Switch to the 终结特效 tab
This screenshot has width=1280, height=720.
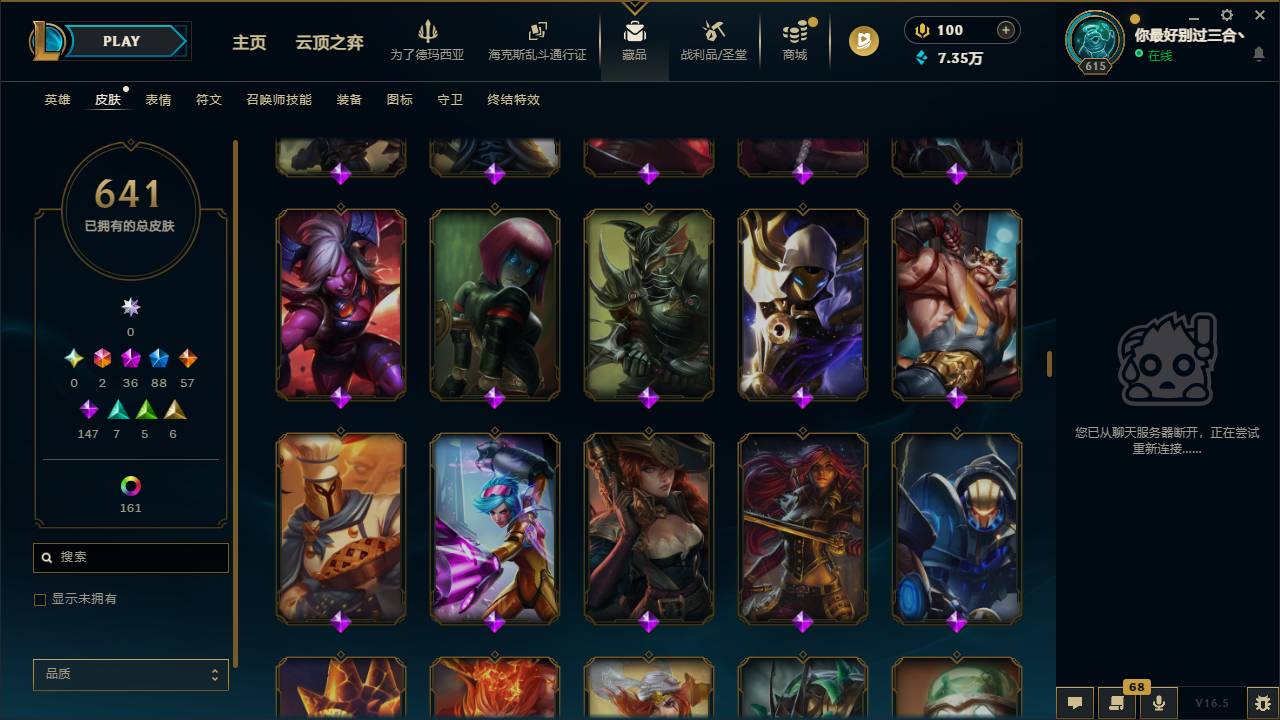[x=514, y=100]
